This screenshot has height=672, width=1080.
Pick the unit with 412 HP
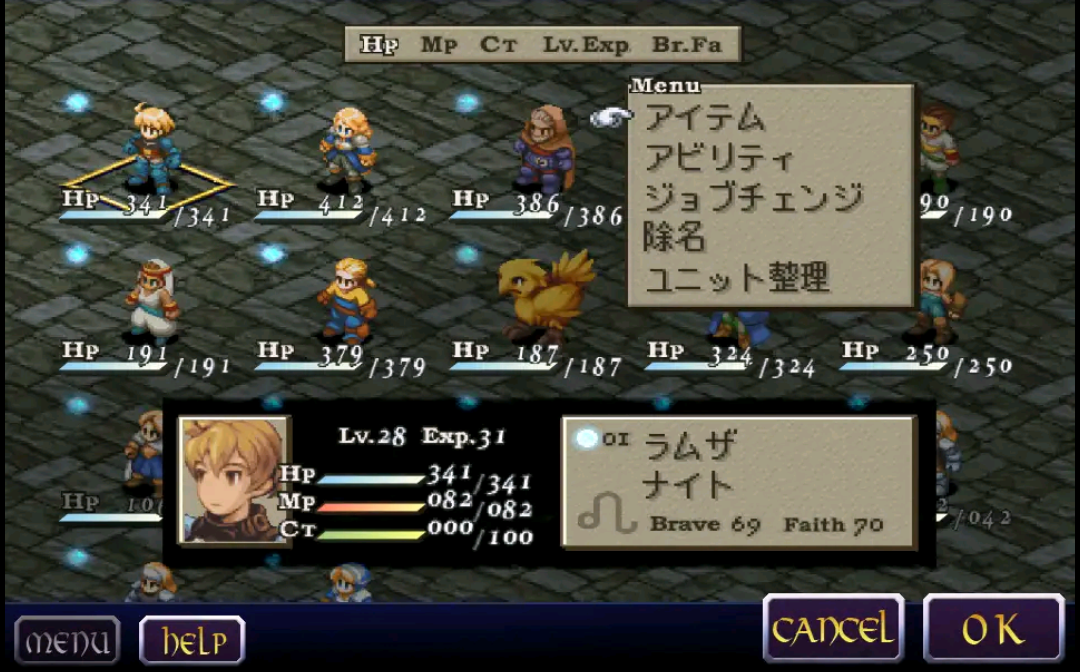click(347, 150)
